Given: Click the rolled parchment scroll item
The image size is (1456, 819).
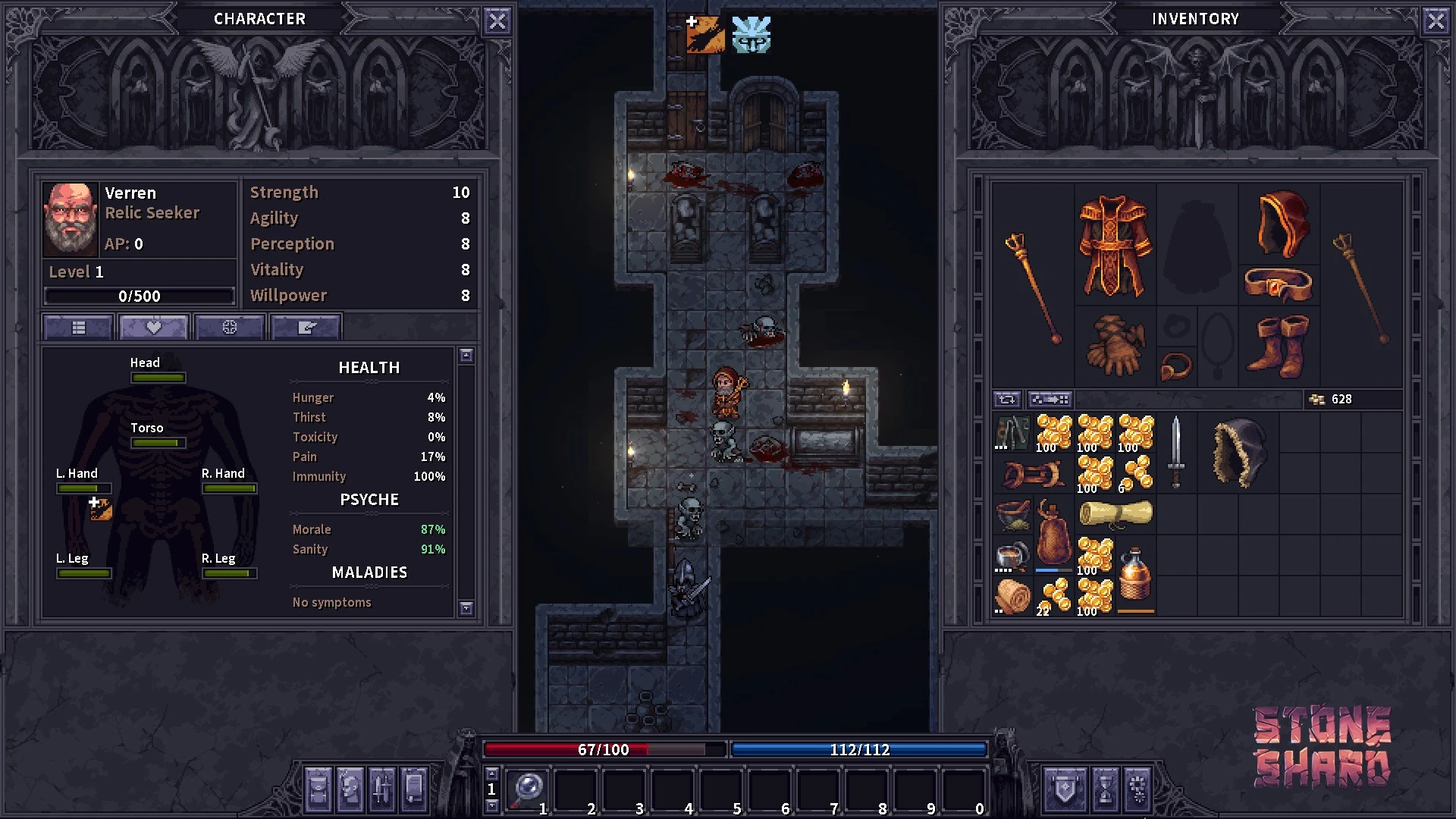Looking at the screenshot, I should 1115,515.
